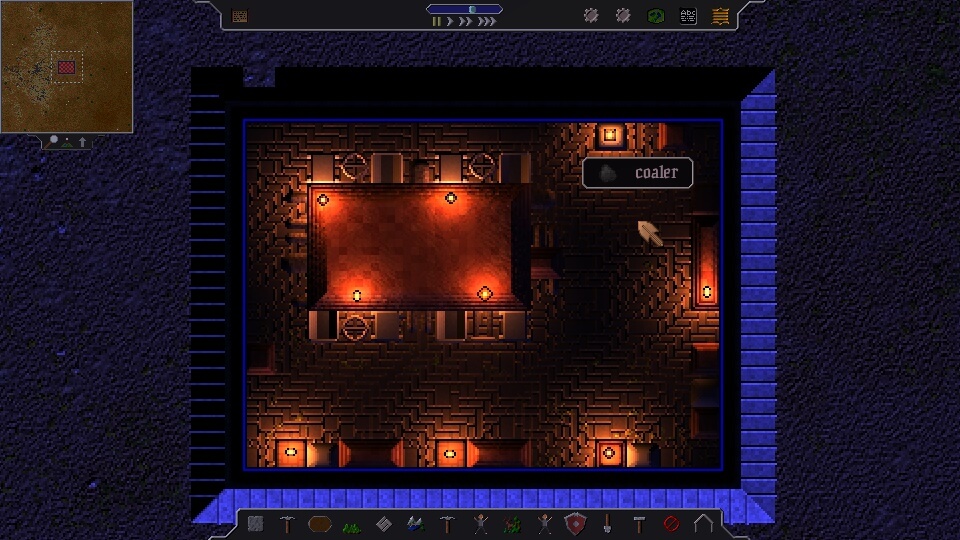
Task: Open the orange scroll icon
Action: pyautogui.click(x=720, y=16)
